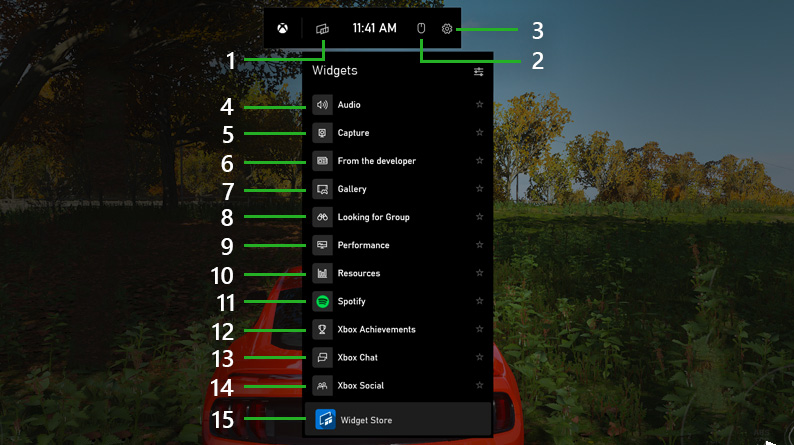The width and height of the screenshot is (794, 445).
Task: Open the Gallery widget
Action: pos(352,189)
